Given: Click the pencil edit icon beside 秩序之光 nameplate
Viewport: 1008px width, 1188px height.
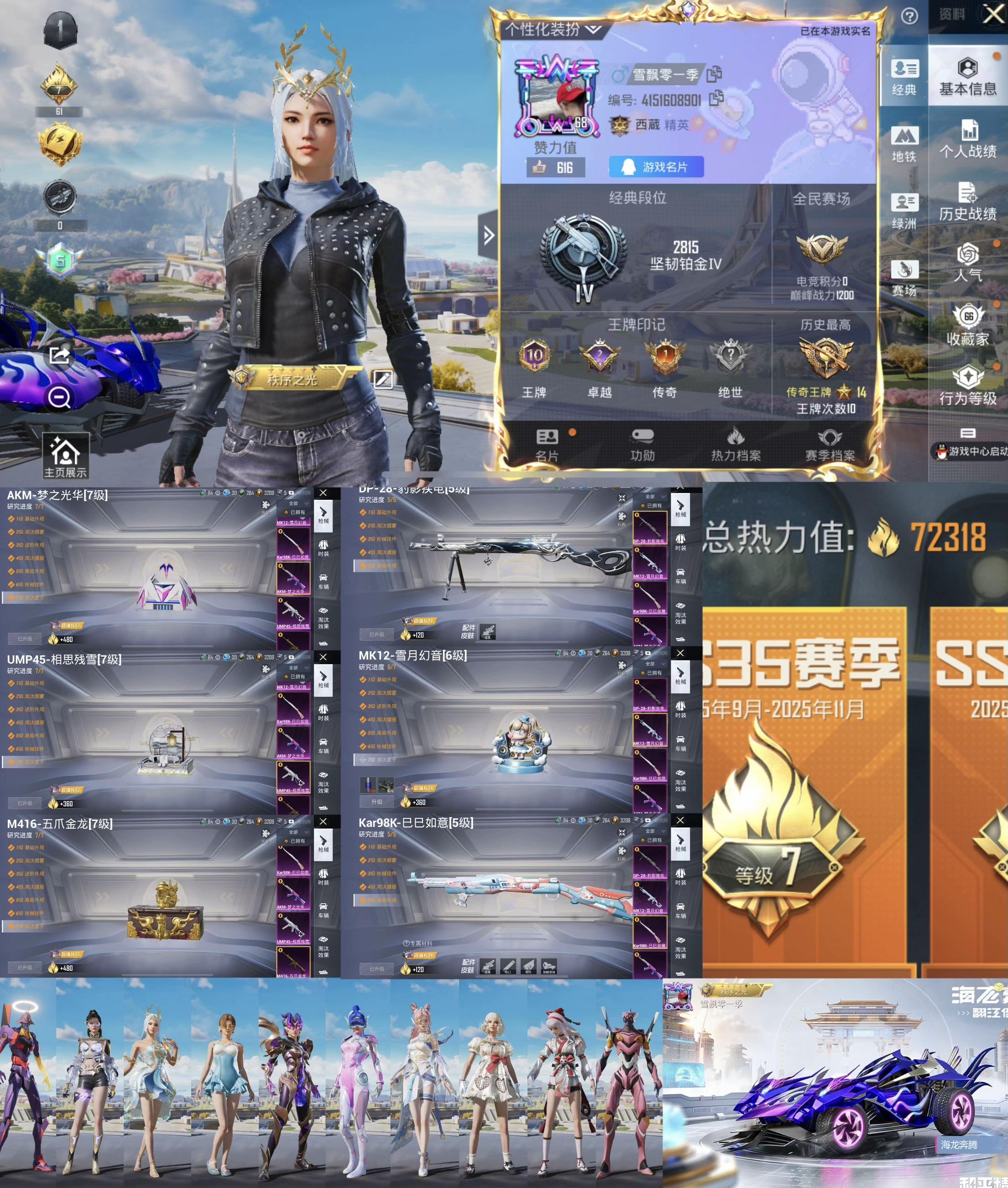Looking at the screenshot, I should pyautogui.click(x=385, y=379).
